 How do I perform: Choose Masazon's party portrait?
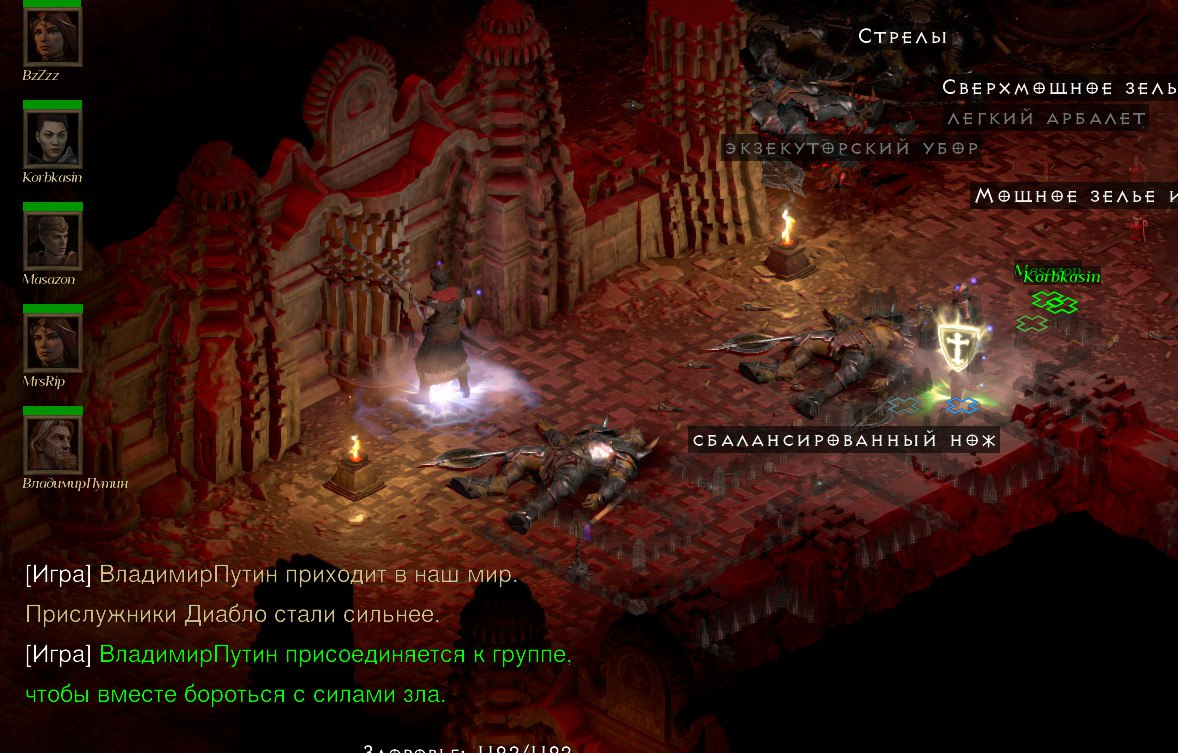52,241
